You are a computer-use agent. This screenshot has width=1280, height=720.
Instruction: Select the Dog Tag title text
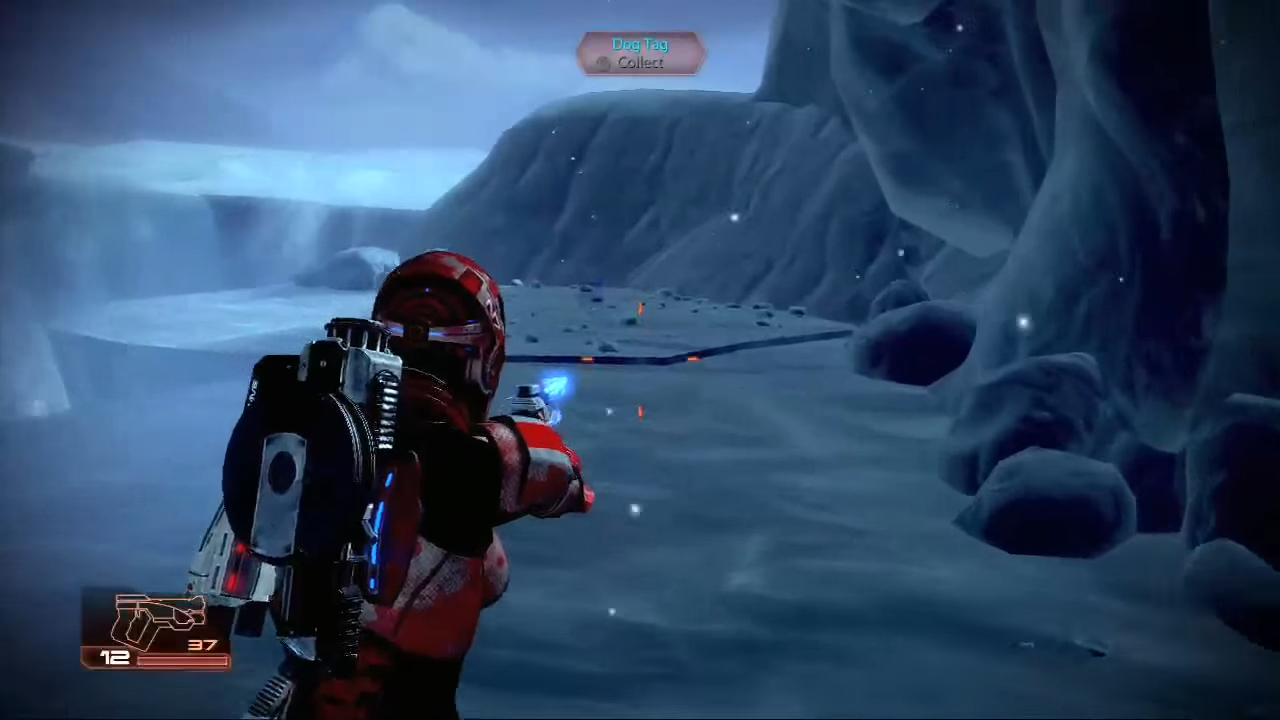[640, 44]
